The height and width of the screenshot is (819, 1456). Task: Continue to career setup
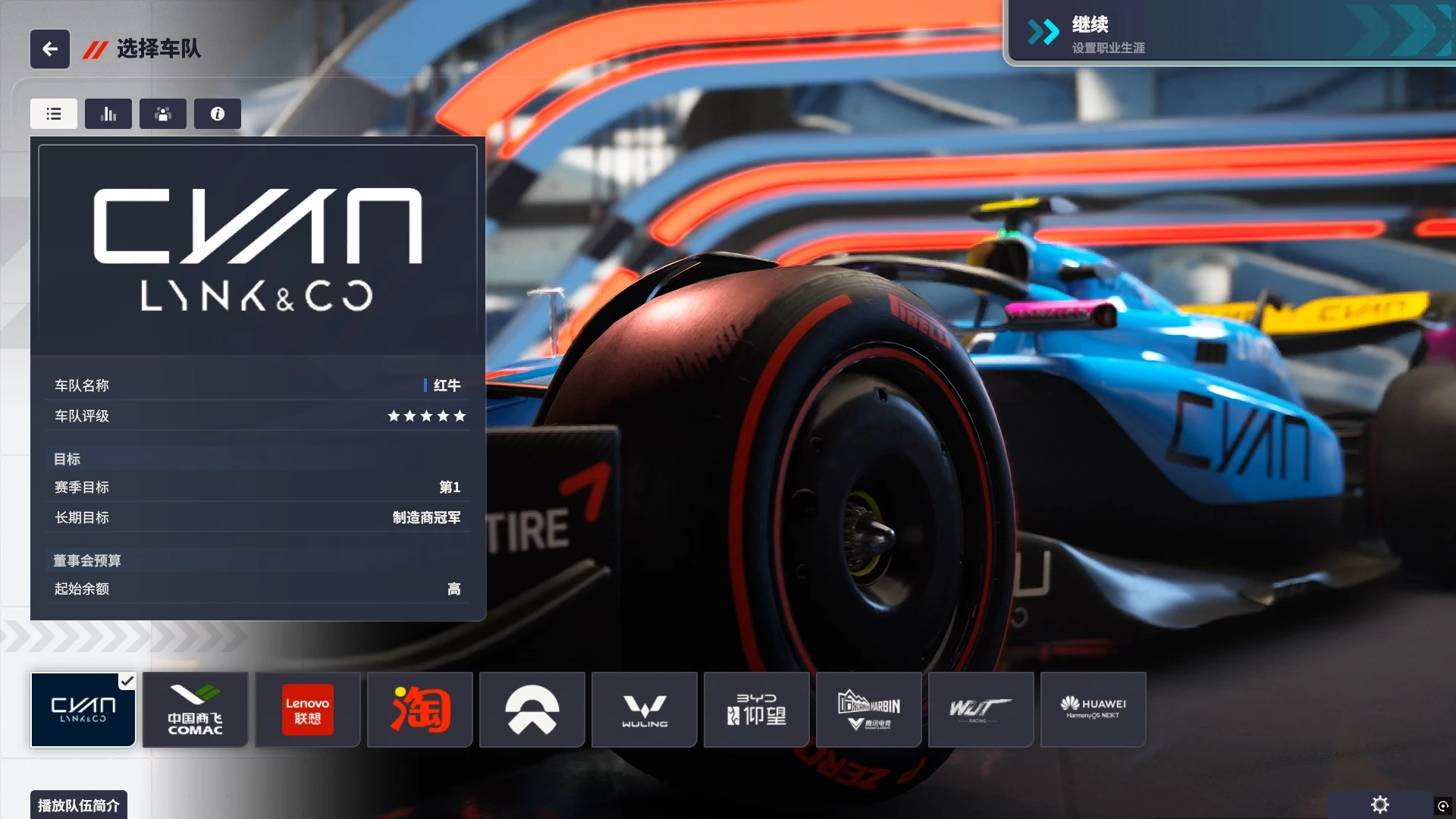click(x=1228, y=33)
